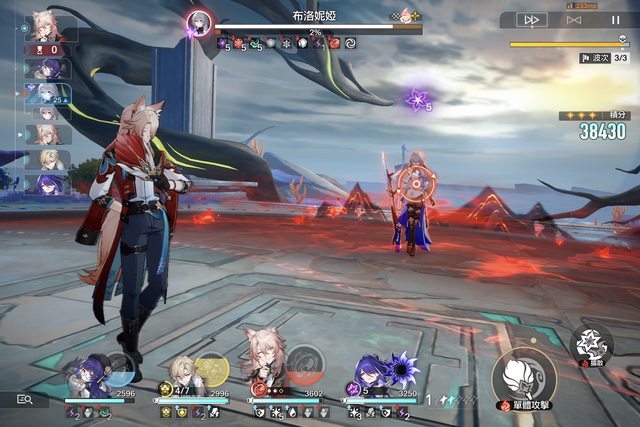Pause the battle
The height and width of the screenshot is (427, 640).
615,19
